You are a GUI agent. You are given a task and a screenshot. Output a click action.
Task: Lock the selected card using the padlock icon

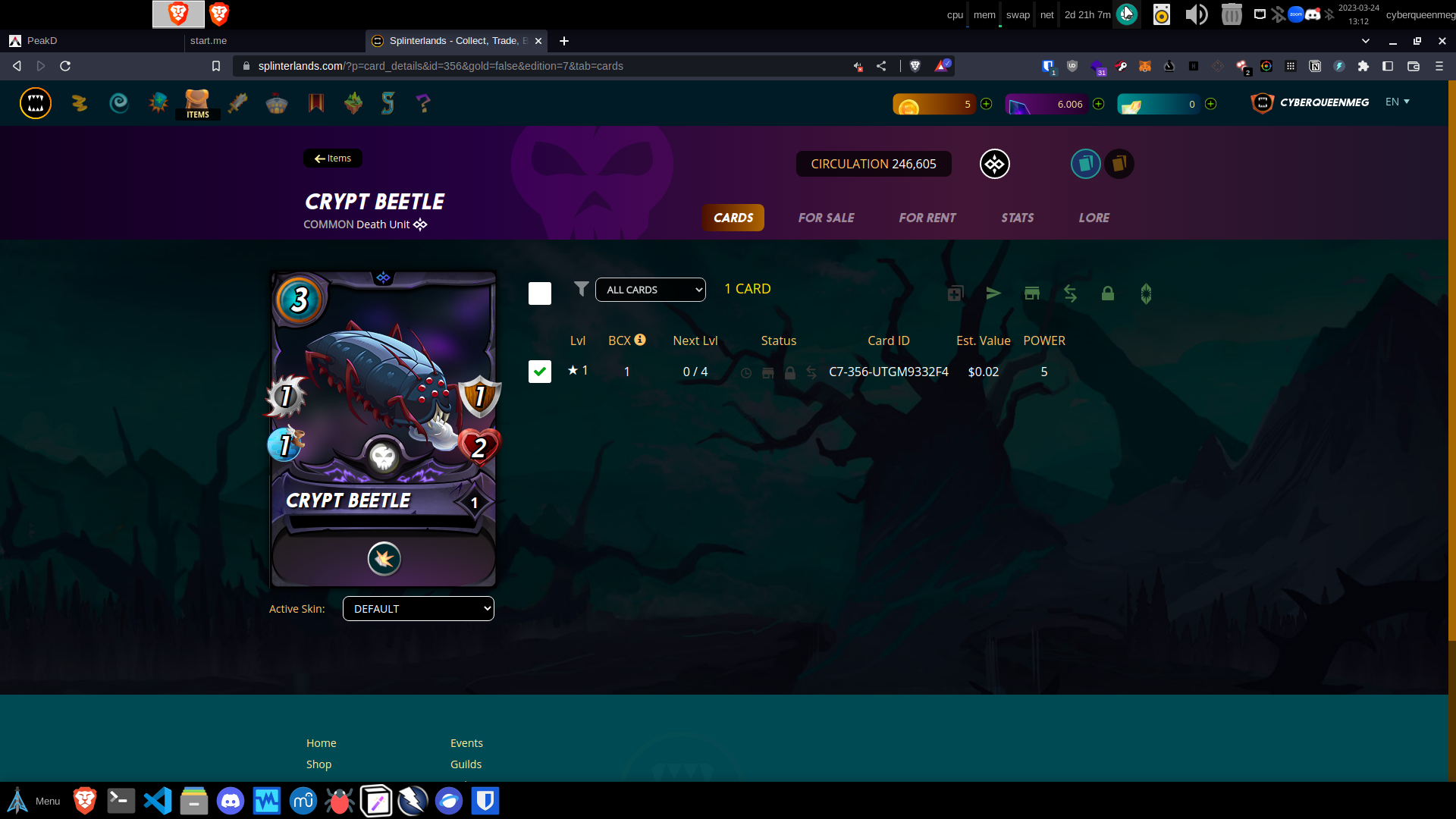tap(1108, 293)
